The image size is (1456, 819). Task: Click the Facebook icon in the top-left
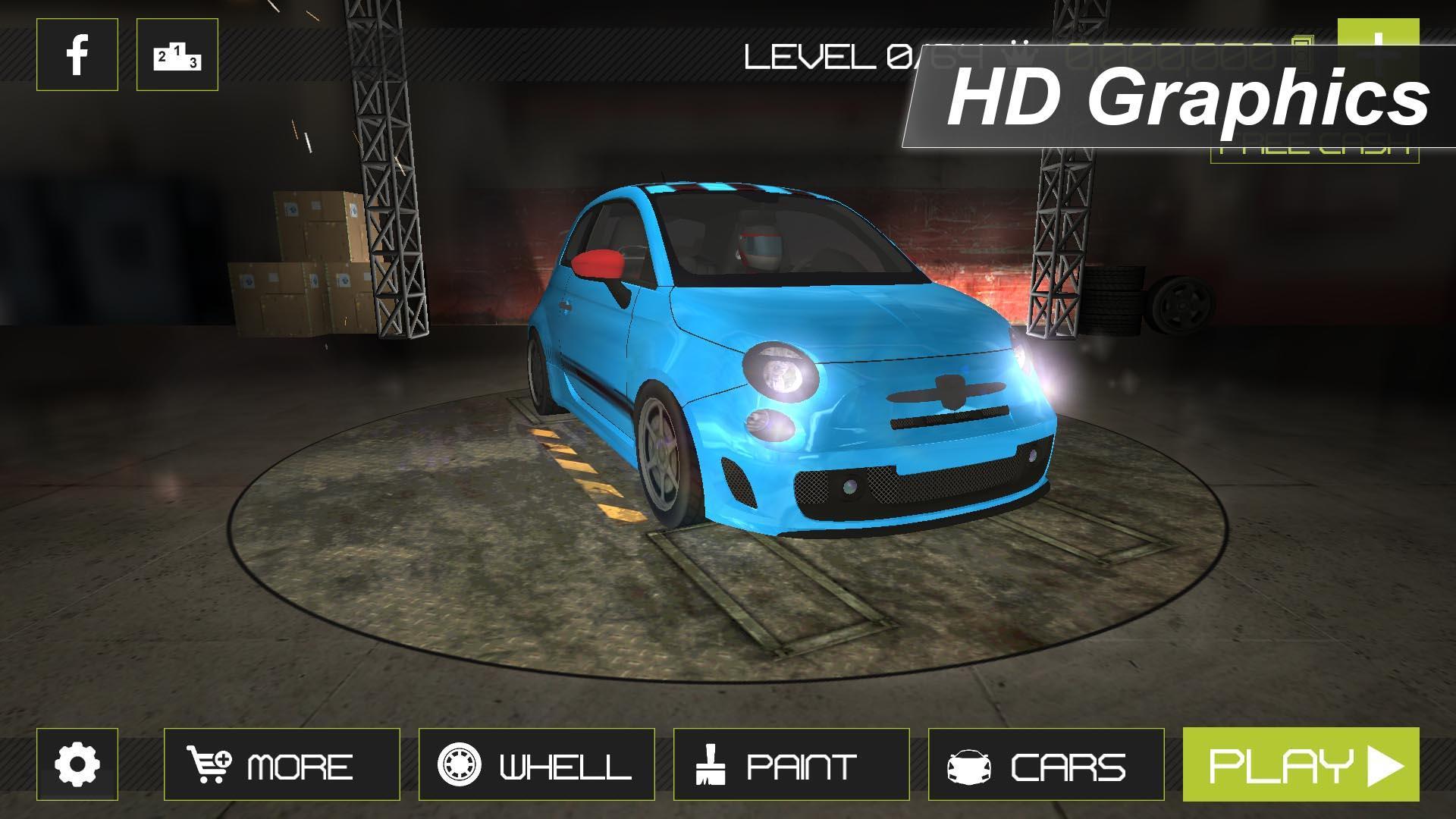click(76, 55)
